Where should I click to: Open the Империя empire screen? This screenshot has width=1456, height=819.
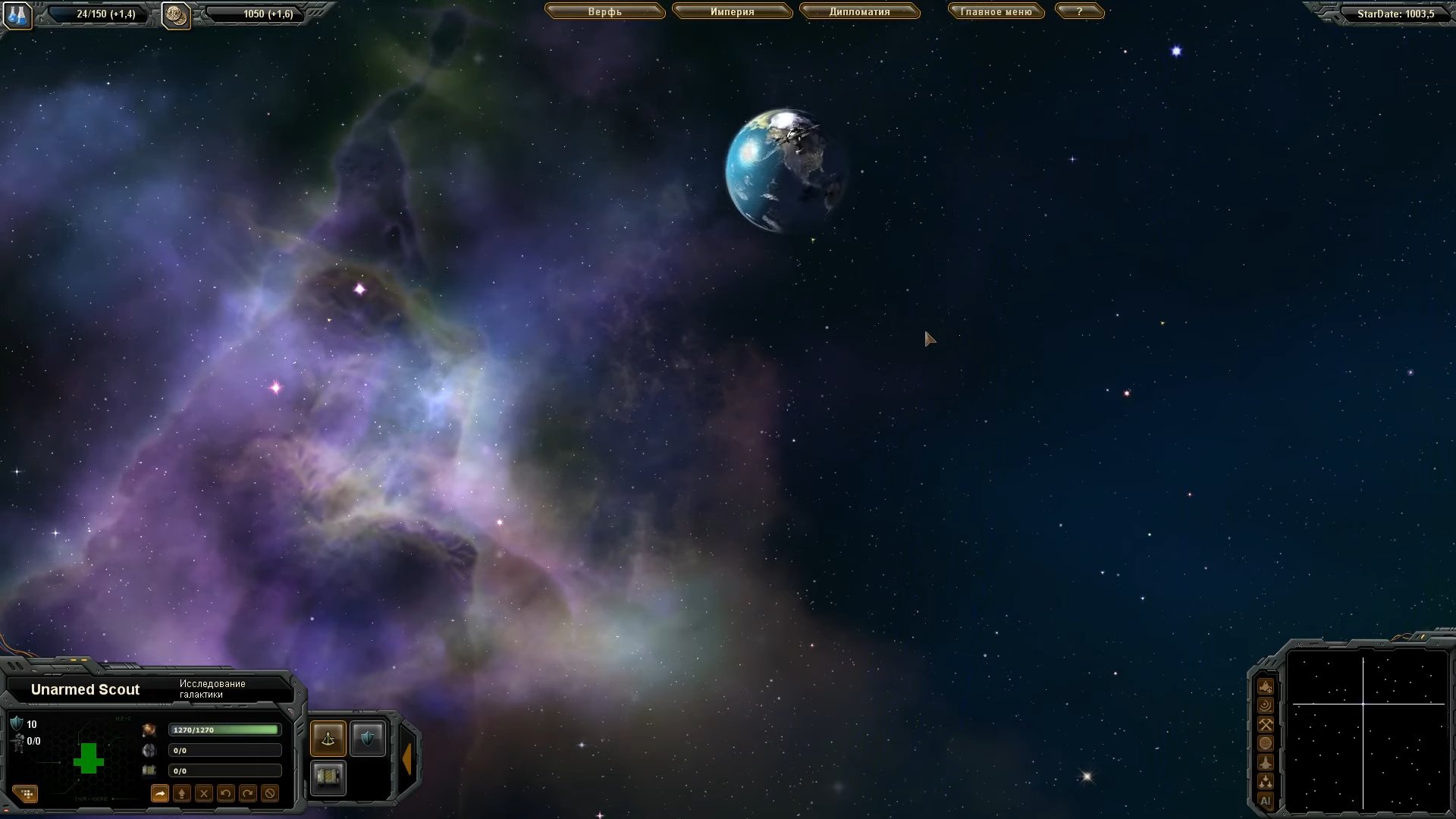732,12
